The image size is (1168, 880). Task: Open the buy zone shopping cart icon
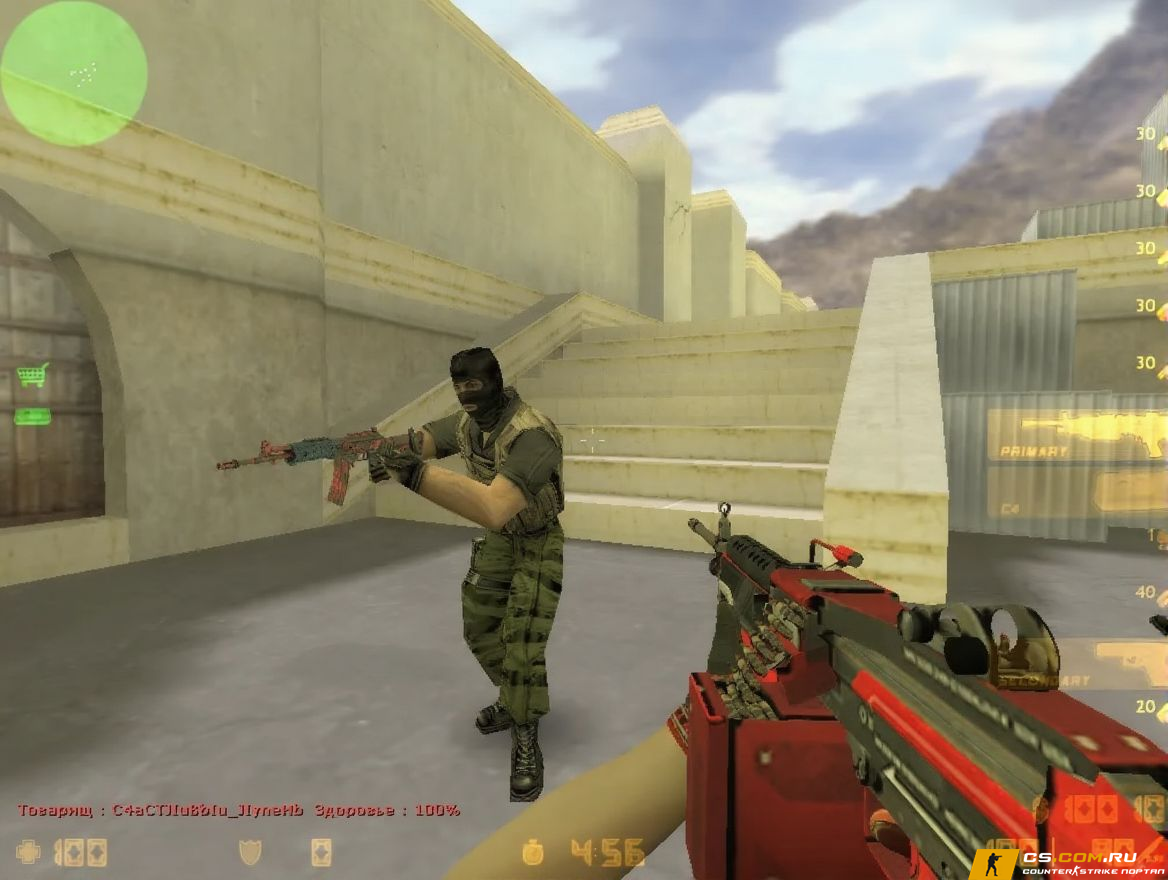click(x=32, y=375)
